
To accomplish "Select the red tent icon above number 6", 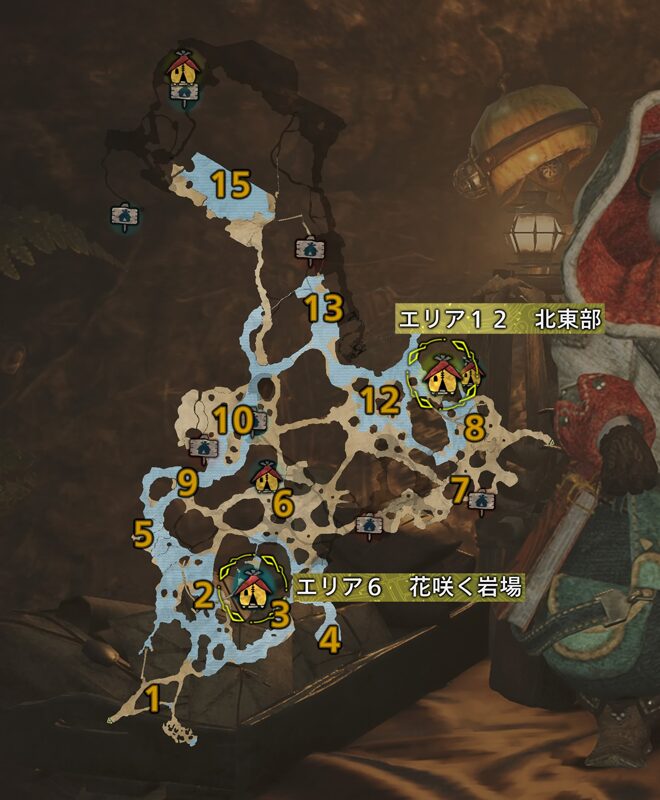I will coord(265,476).
